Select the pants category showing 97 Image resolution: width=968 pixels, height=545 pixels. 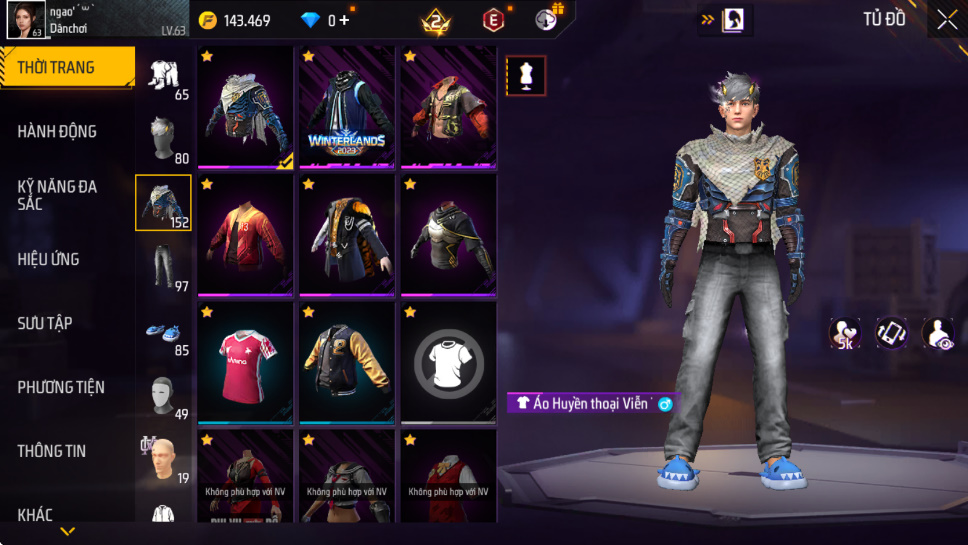pyautogui.click(x=163, y=269)
